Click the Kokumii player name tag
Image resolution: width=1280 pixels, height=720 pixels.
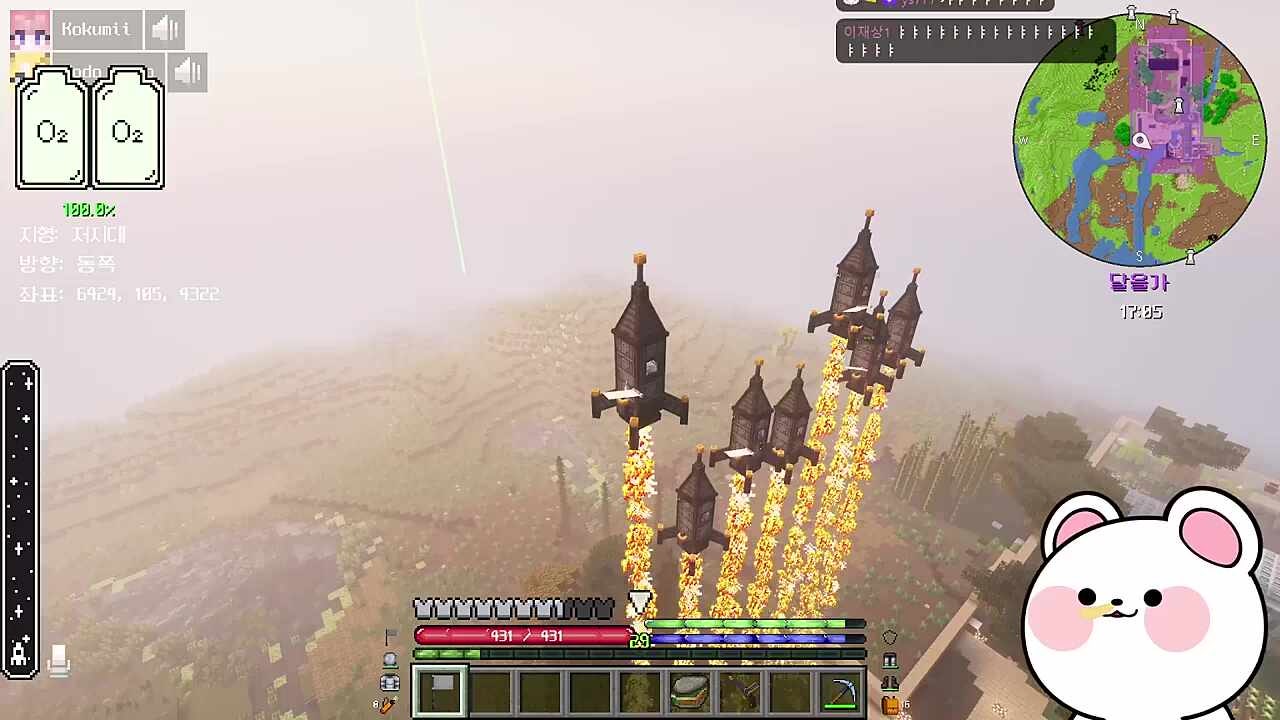[96, 30]
